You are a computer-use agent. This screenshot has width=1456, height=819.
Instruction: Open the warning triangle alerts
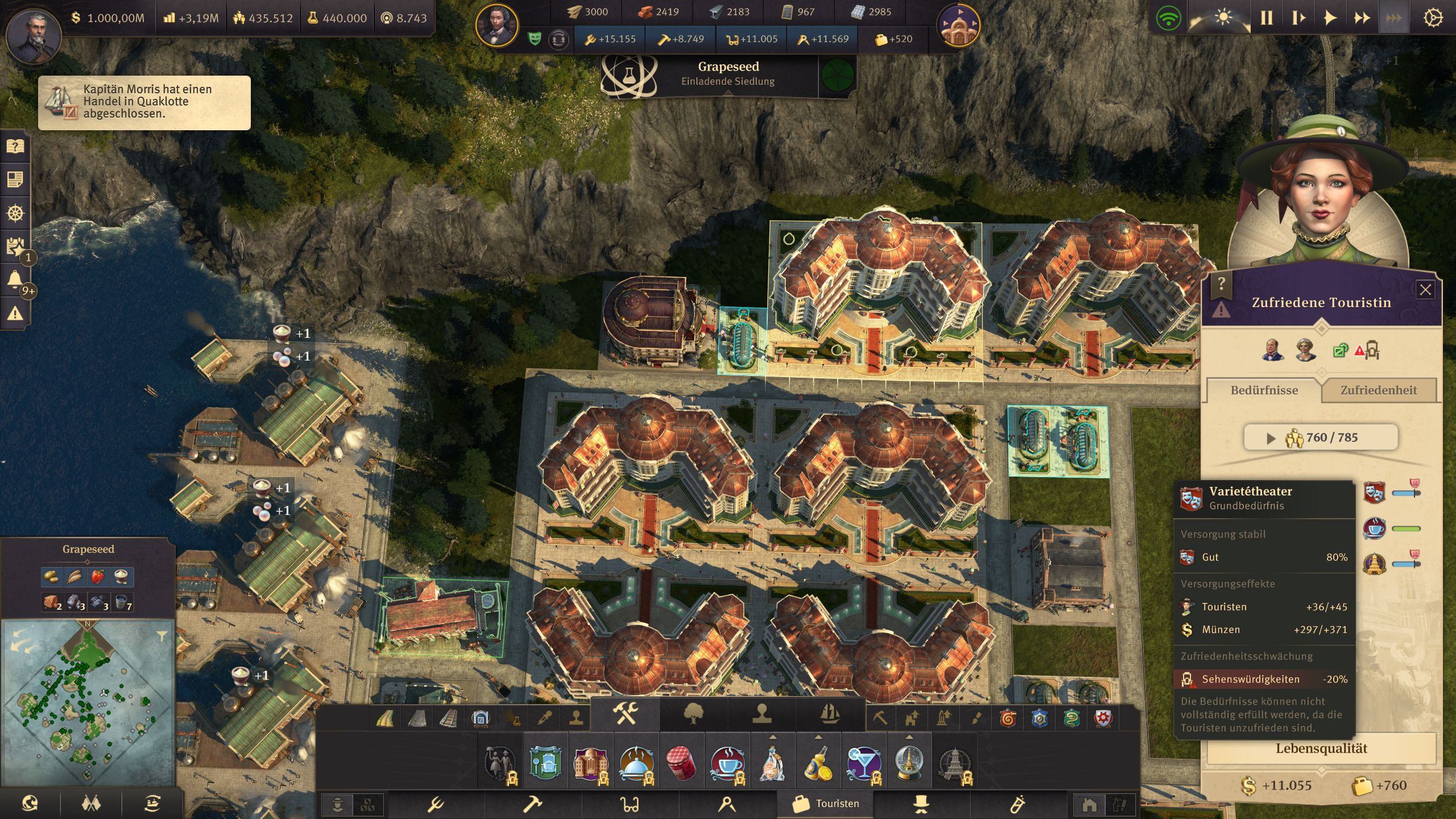15,313
